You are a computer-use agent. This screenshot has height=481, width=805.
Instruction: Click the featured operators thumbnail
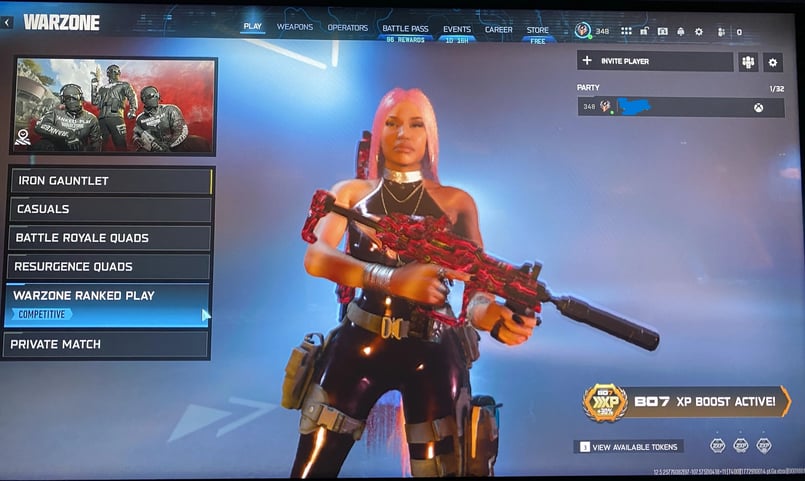[x=113, y=105]
